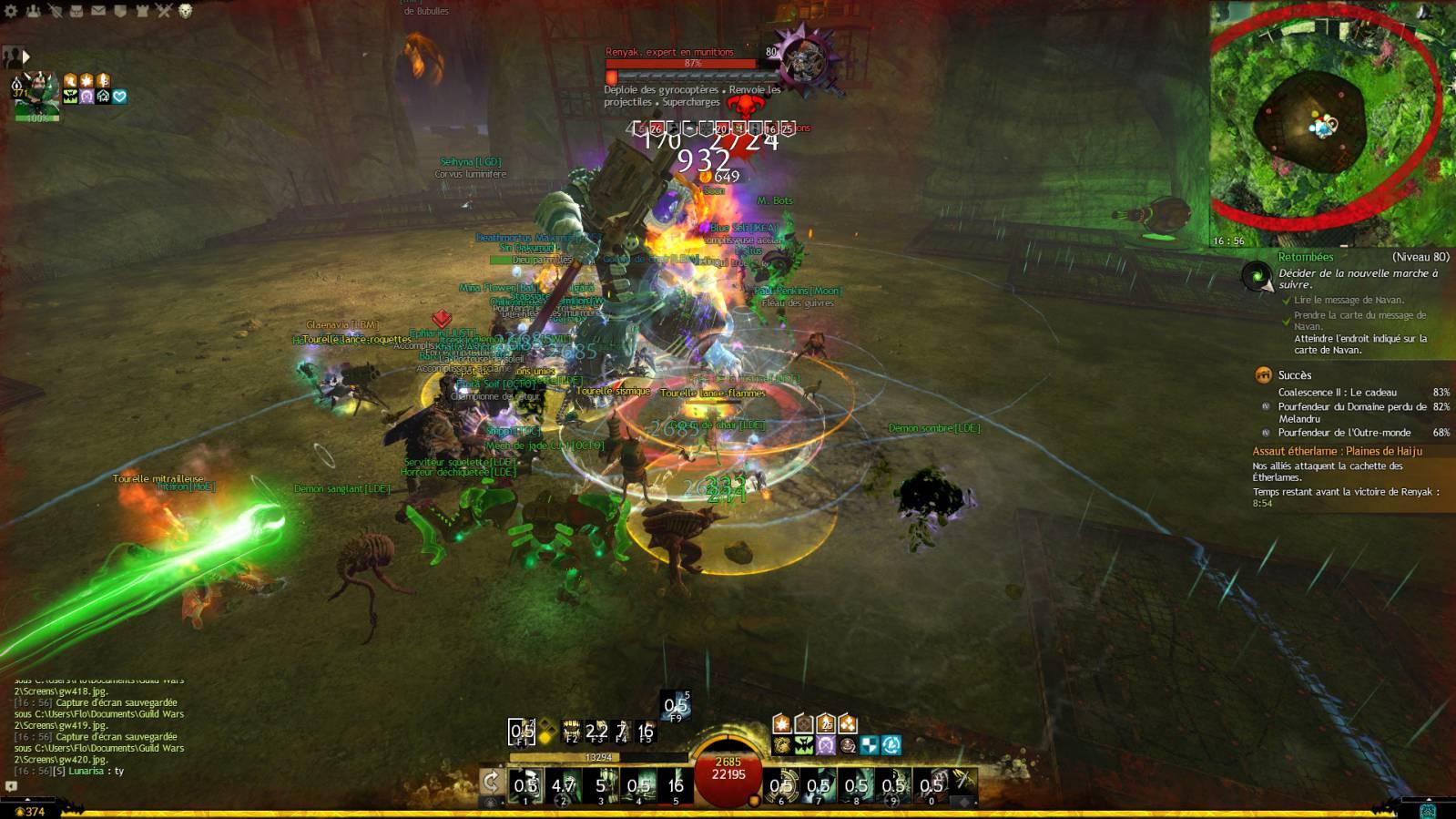Open the gear game menu icon
1456x819 pixels.
[x=12, y=11]
